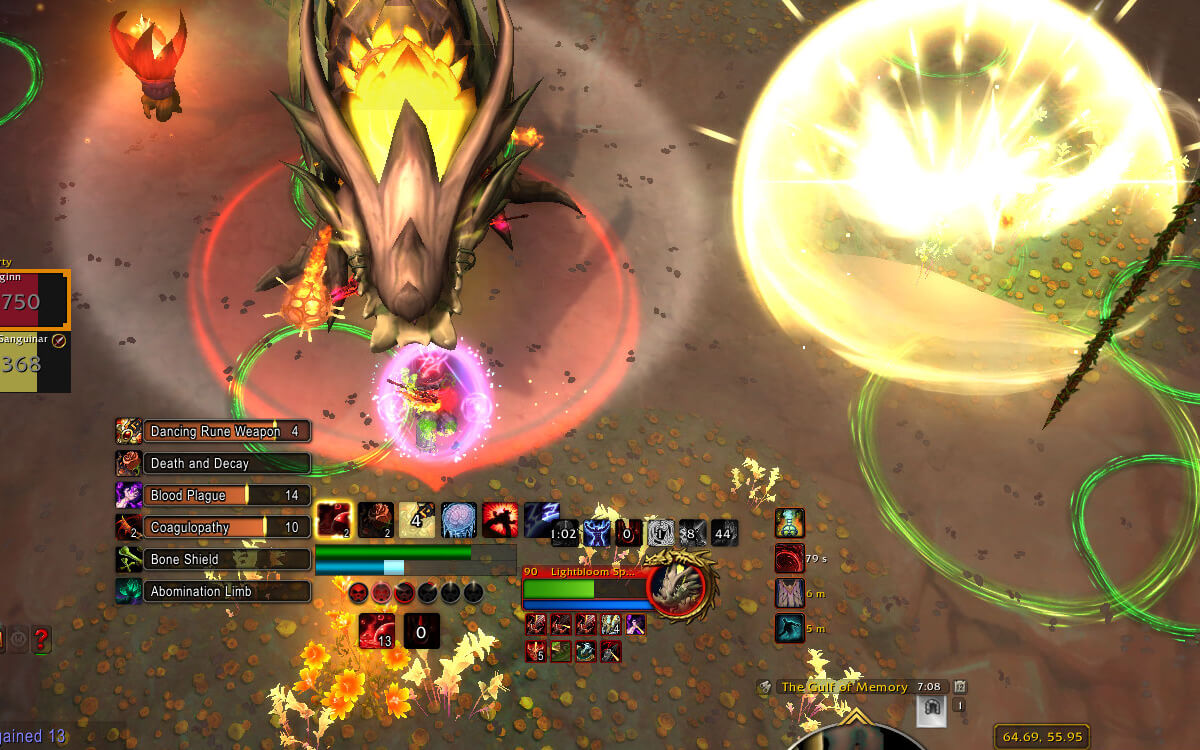Open the red question mark help button
Viewport: 1200px width, 750px height.
pos(41,639)
